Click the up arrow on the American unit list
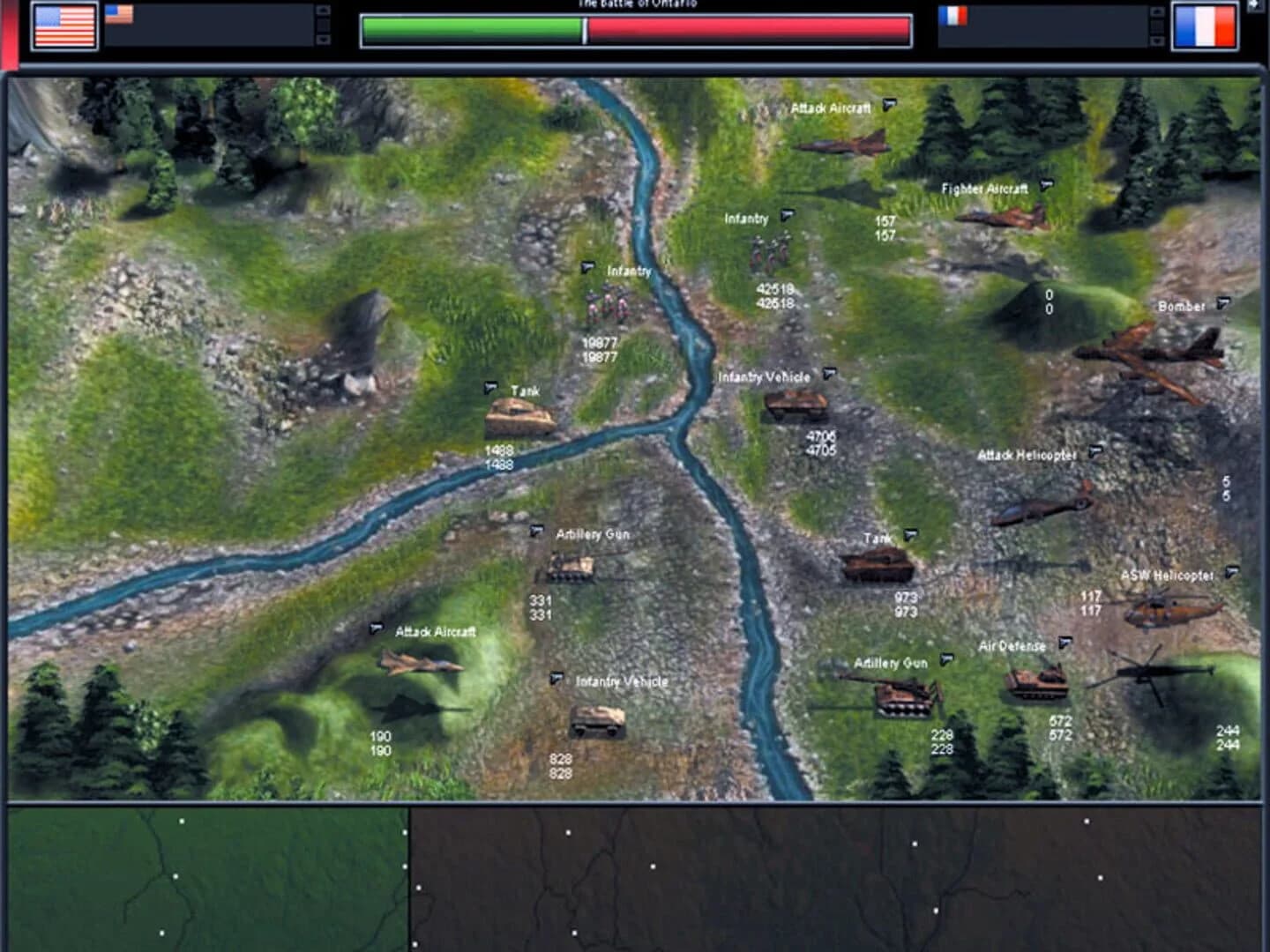Screen dimensions: 1270x952 [323, 11]
